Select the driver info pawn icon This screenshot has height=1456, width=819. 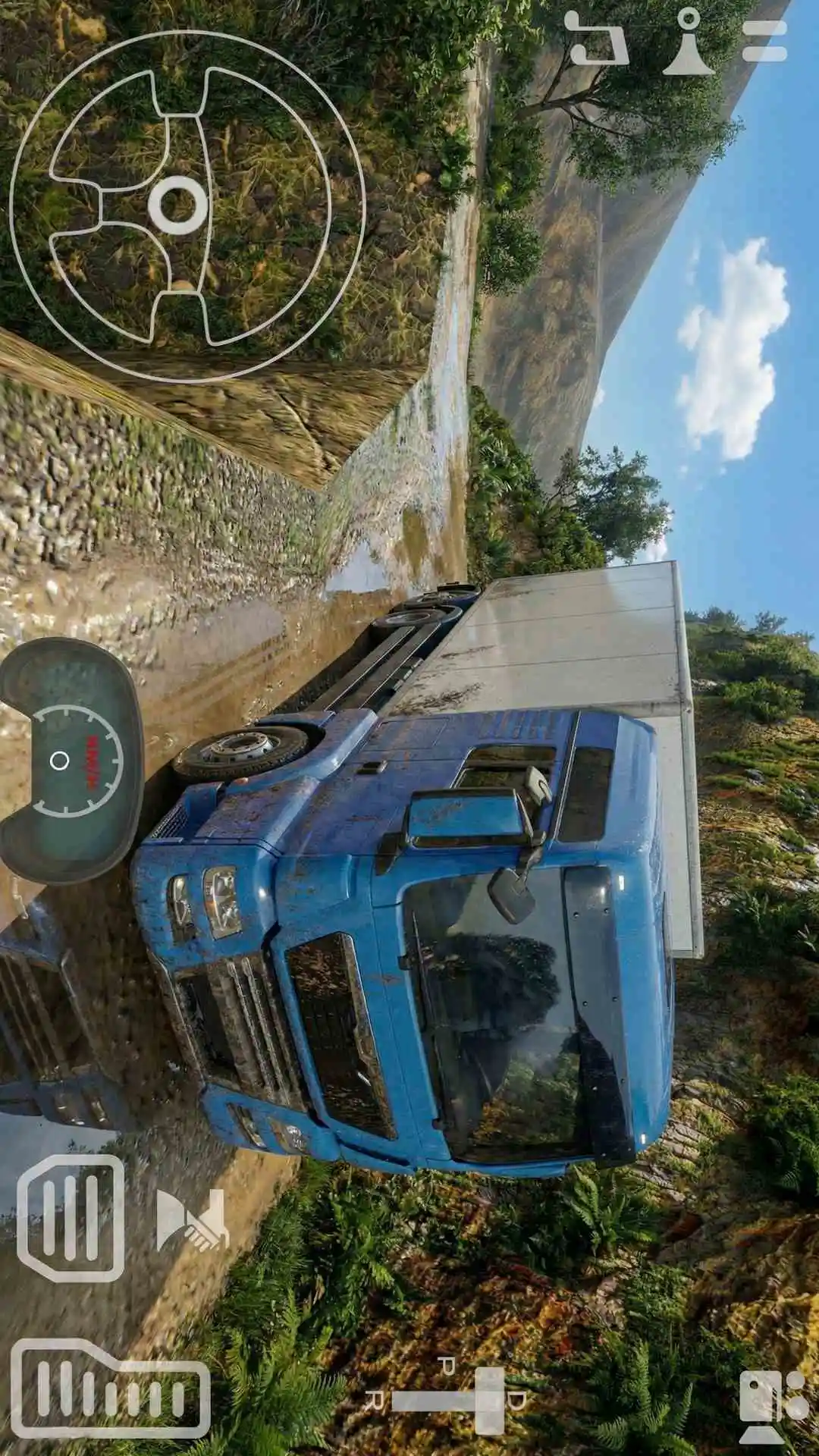tap(689, 42)
